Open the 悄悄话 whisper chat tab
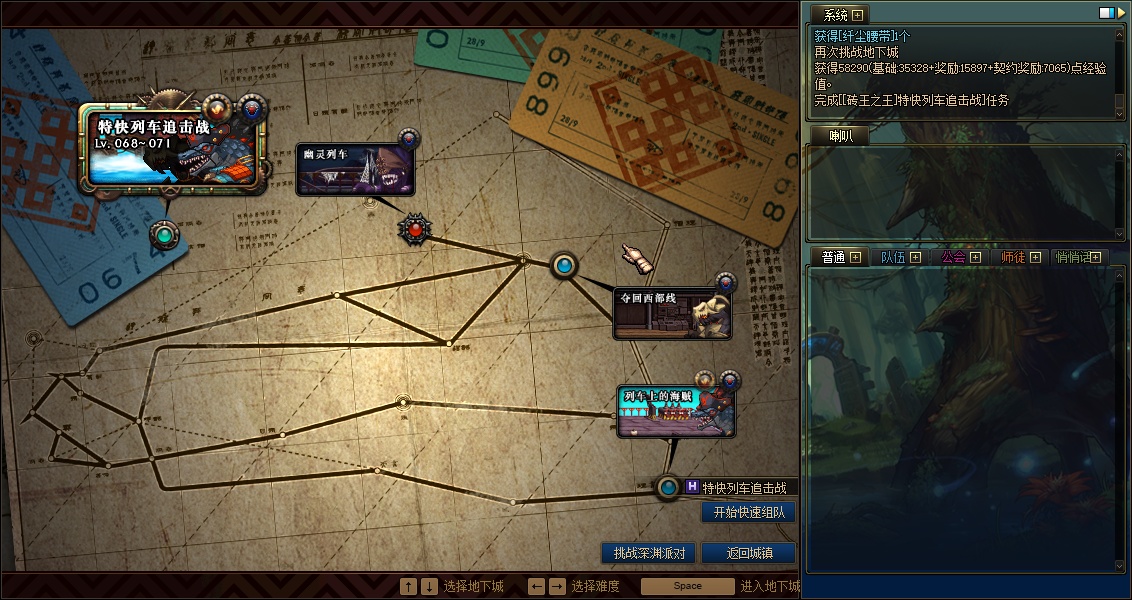The width and height of the screenshot is (1132, 600). pos(1072,257)
